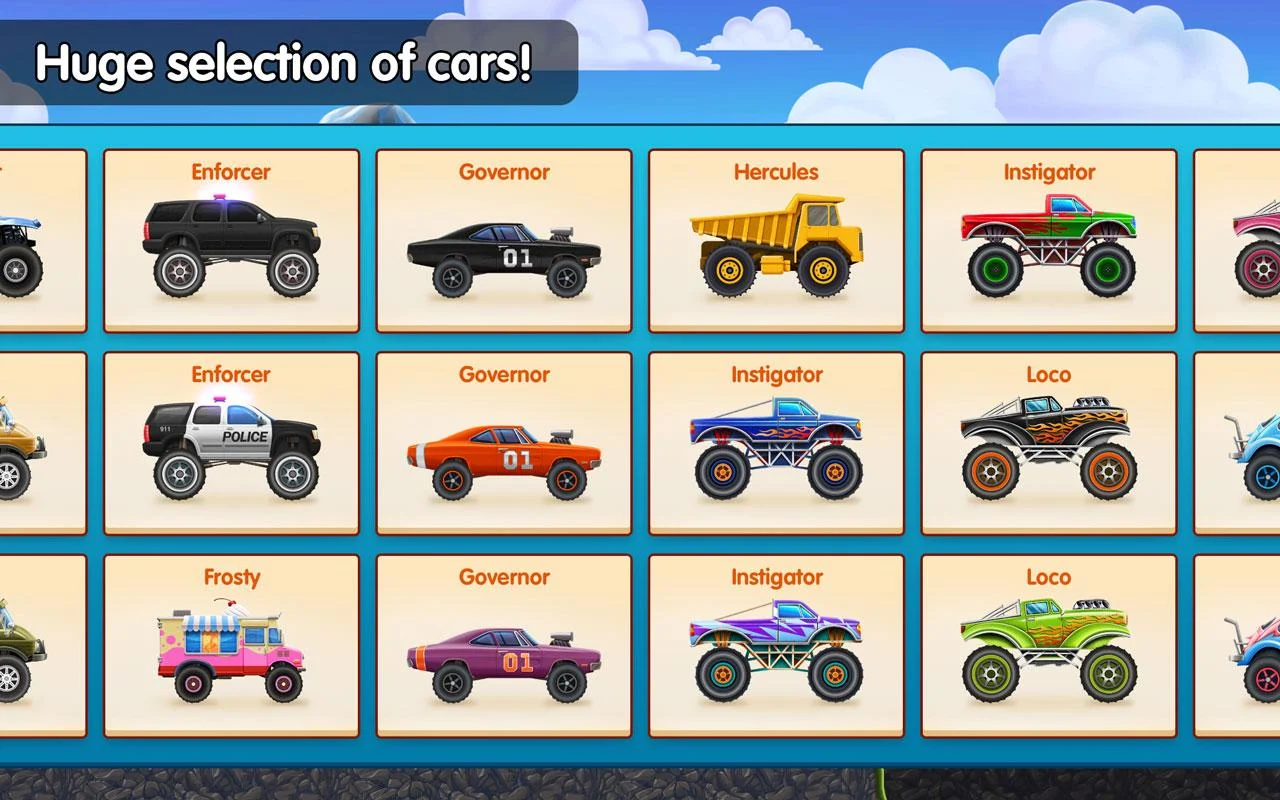Pick the purple and teal Instigator truck
The image size is (1280, 800).
pyautogui.click(x=776, y=647)
